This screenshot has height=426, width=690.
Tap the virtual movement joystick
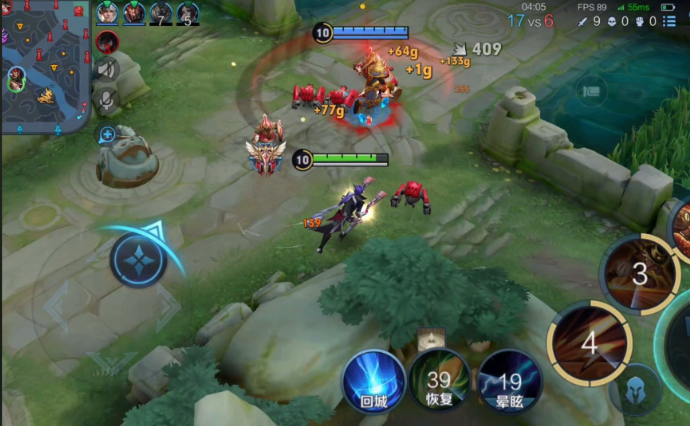point(138,260)
